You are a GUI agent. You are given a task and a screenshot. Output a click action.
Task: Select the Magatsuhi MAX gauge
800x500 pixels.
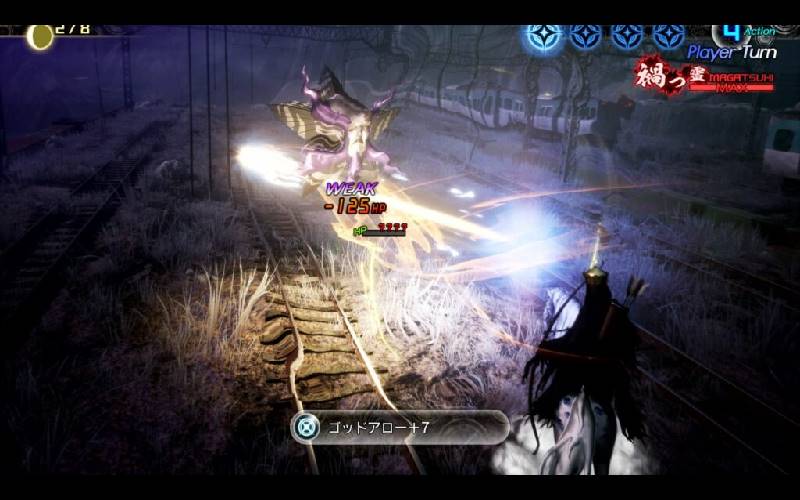(706, 78)
